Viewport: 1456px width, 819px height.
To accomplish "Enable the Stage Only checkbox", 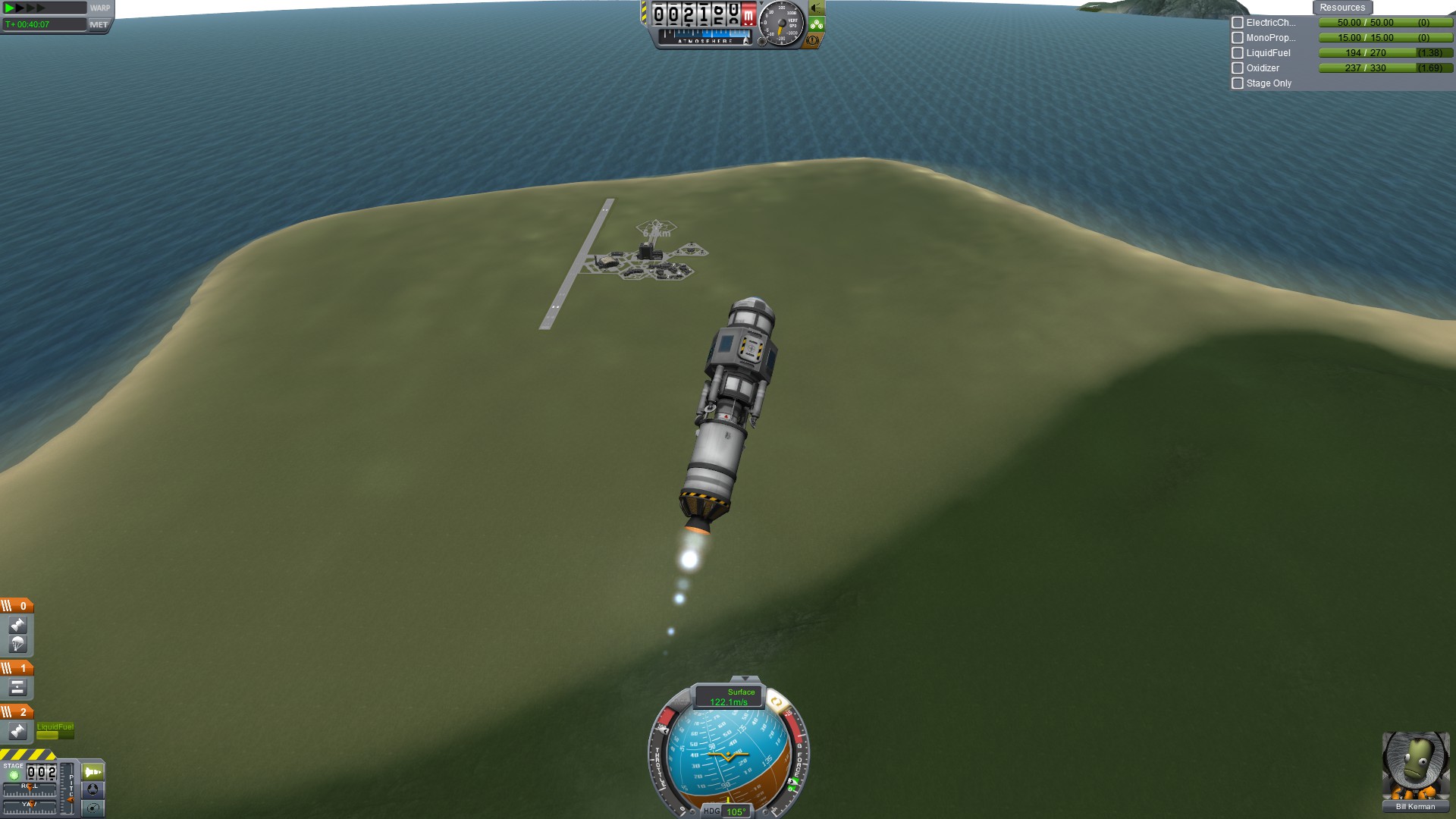I will [1238, 83].
